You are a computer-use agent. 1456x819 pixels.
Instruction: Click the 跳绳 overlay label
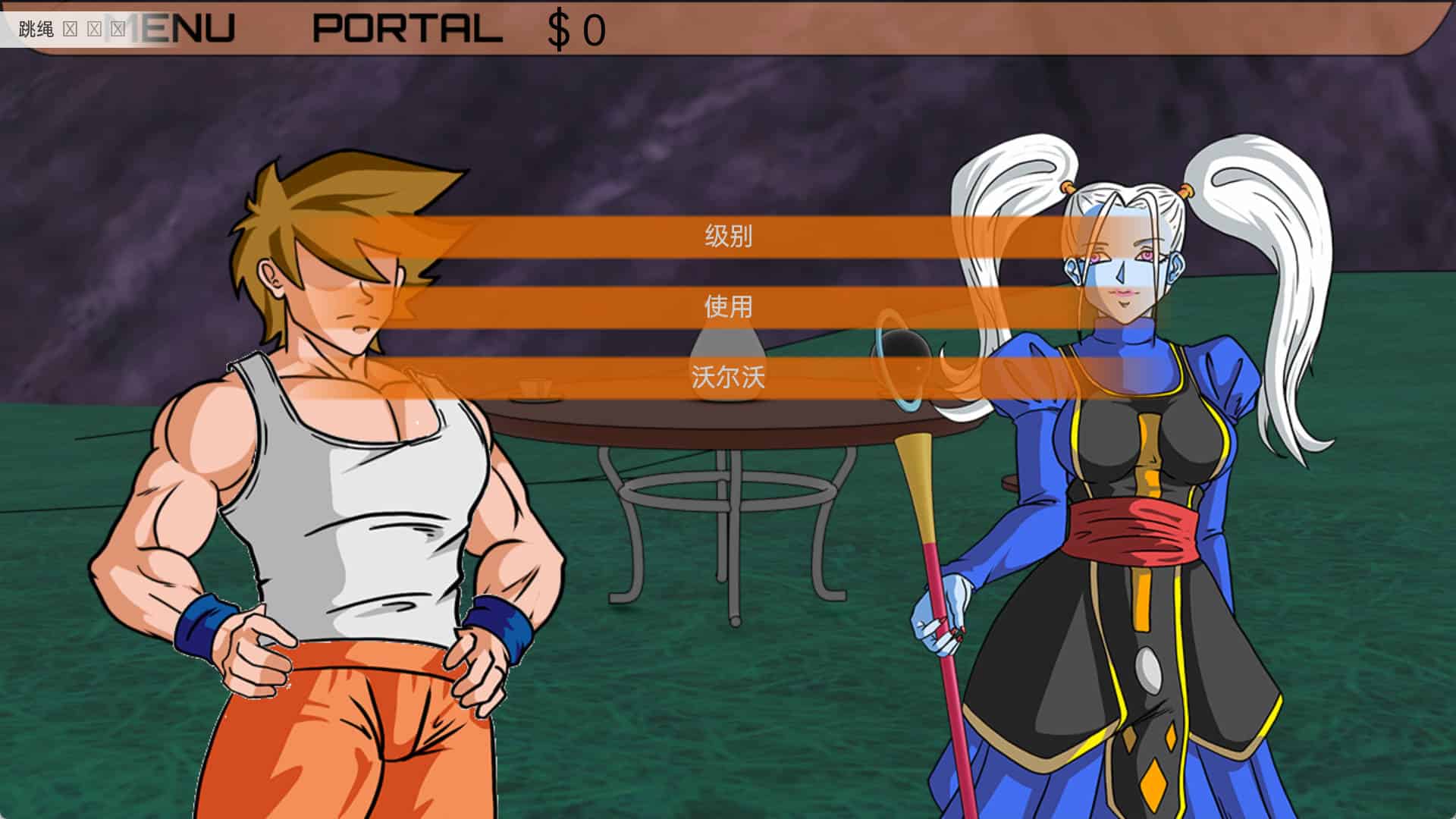36,30
